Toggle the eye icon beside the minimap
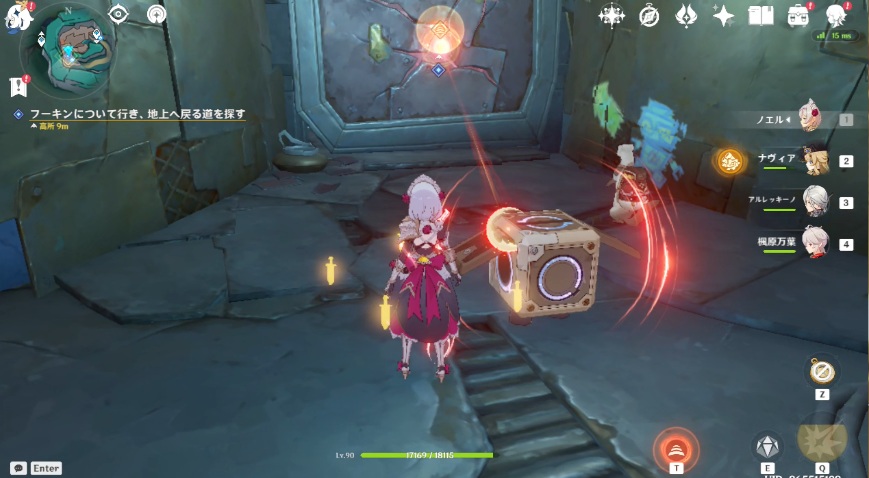Screen dimensions: 869x478 119,13
